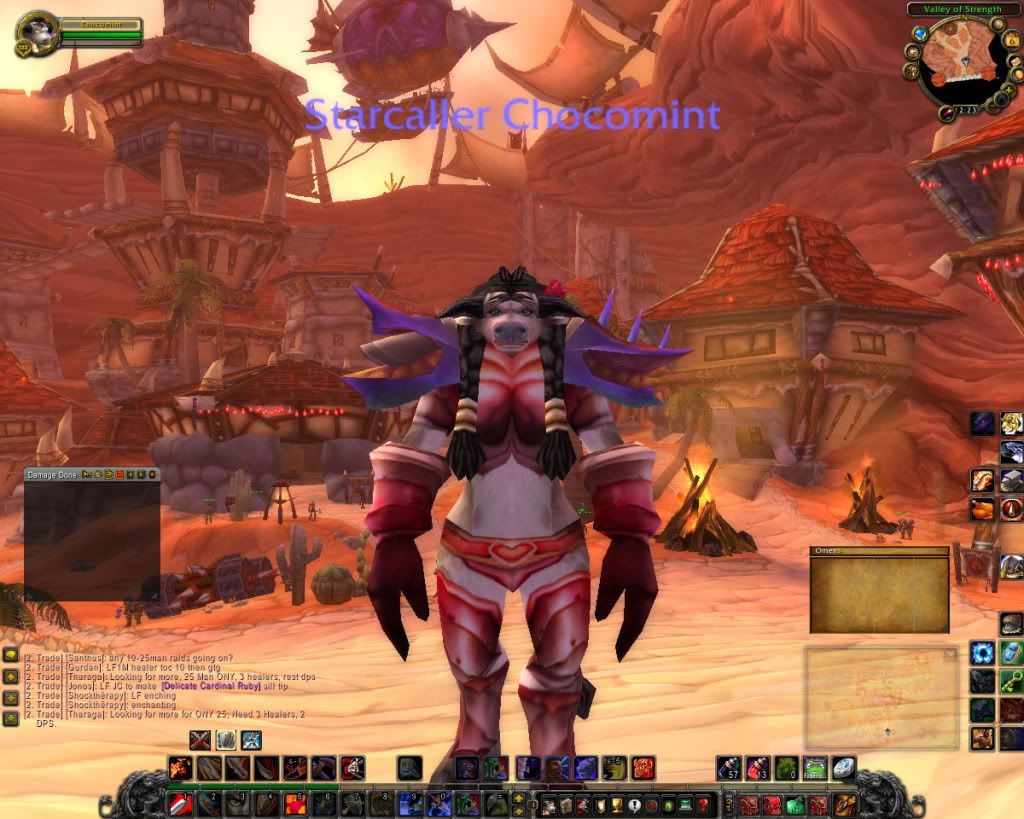The width and height of the screenshot is (1024, 819).
Task: Open the faded battlefield map overlay
Action: point(881,699)
